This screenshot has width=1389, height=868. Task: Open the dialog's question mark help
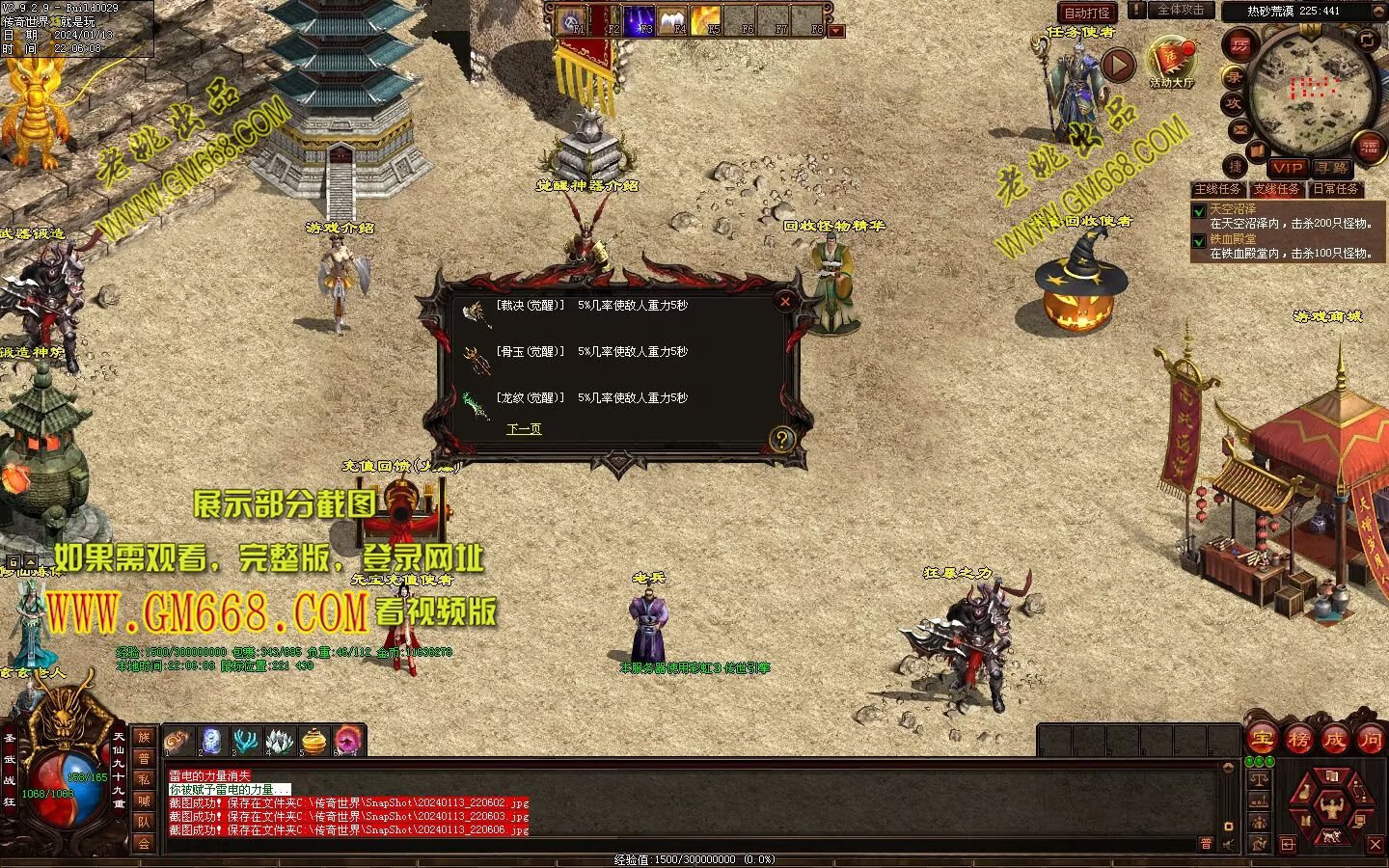(781, 440)
